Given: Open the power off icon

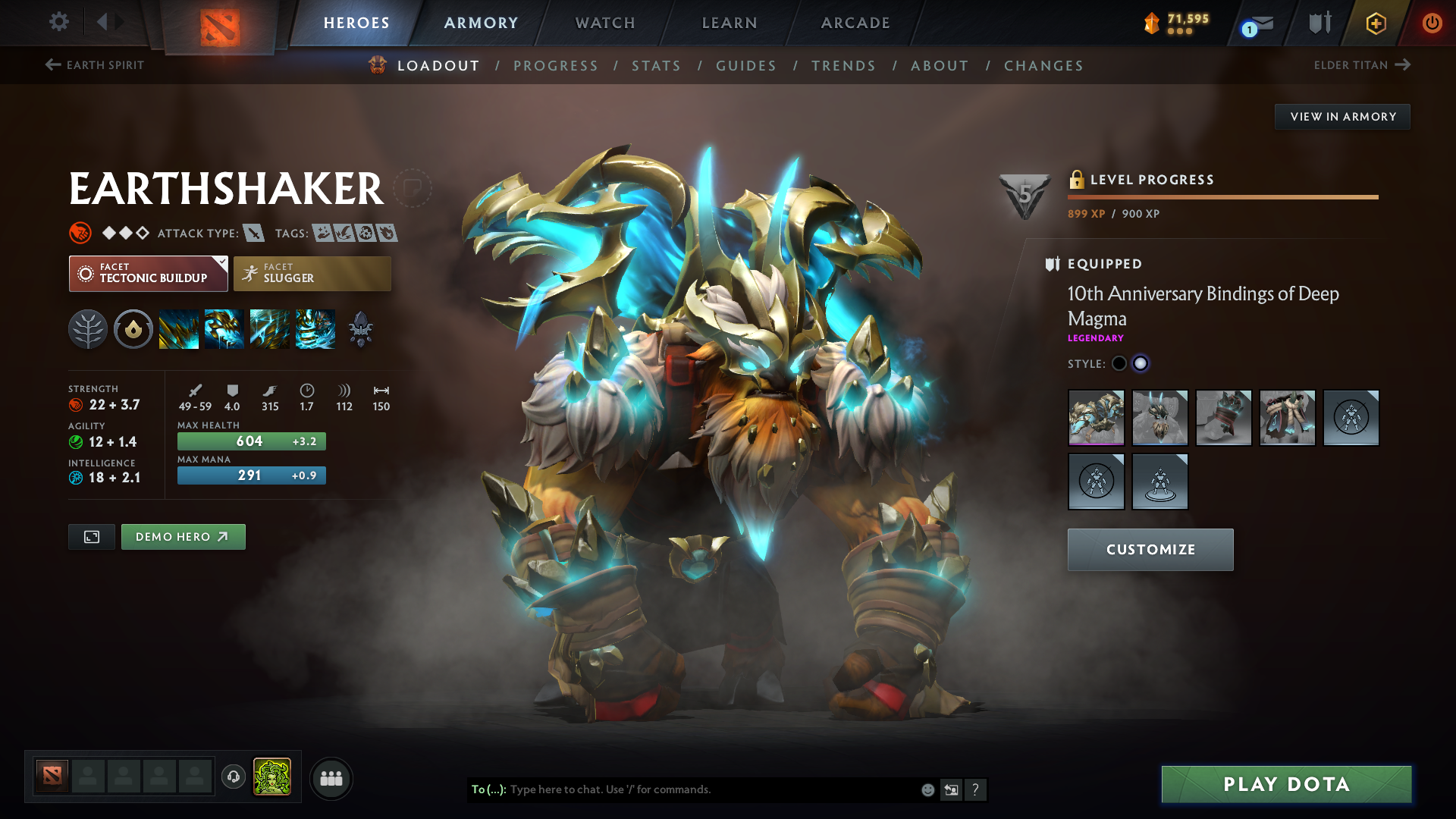Looking at the screenshot, I should point(1433,23).
